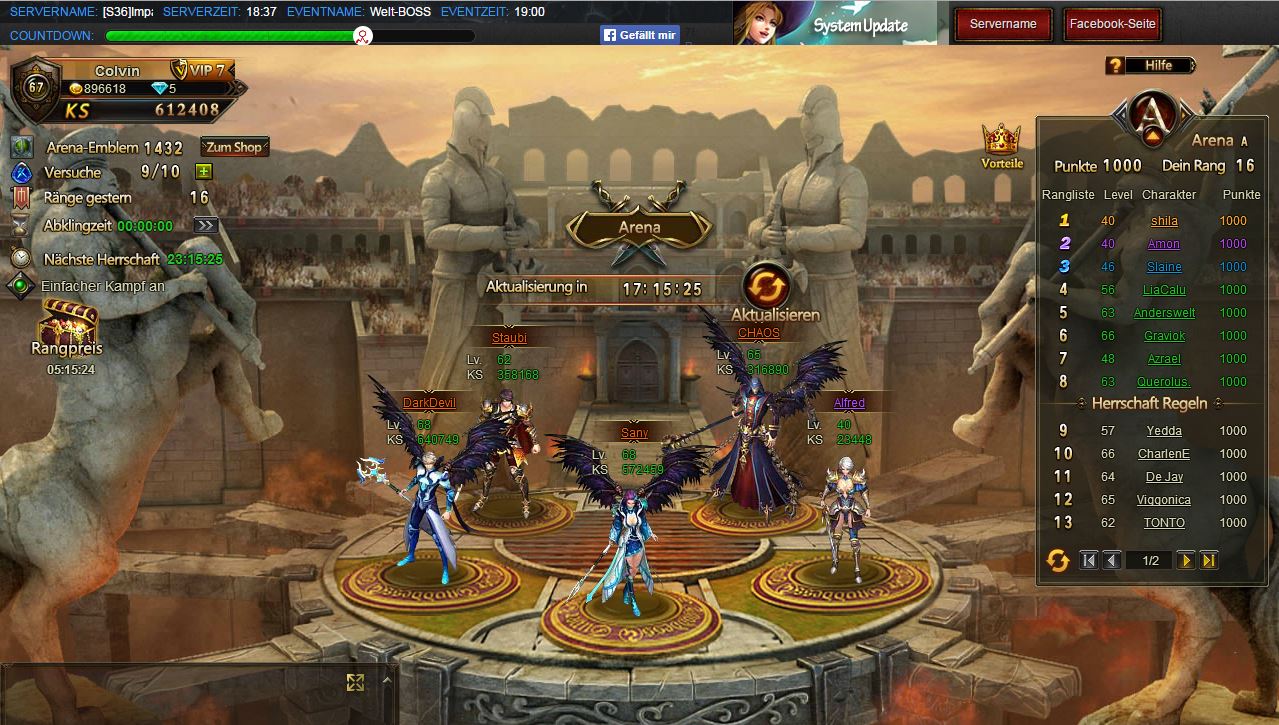Viewport: 1279px width, 725px height.
Task: Toggle the Einfacher Kampf green orb
Action: coord(20,286)
